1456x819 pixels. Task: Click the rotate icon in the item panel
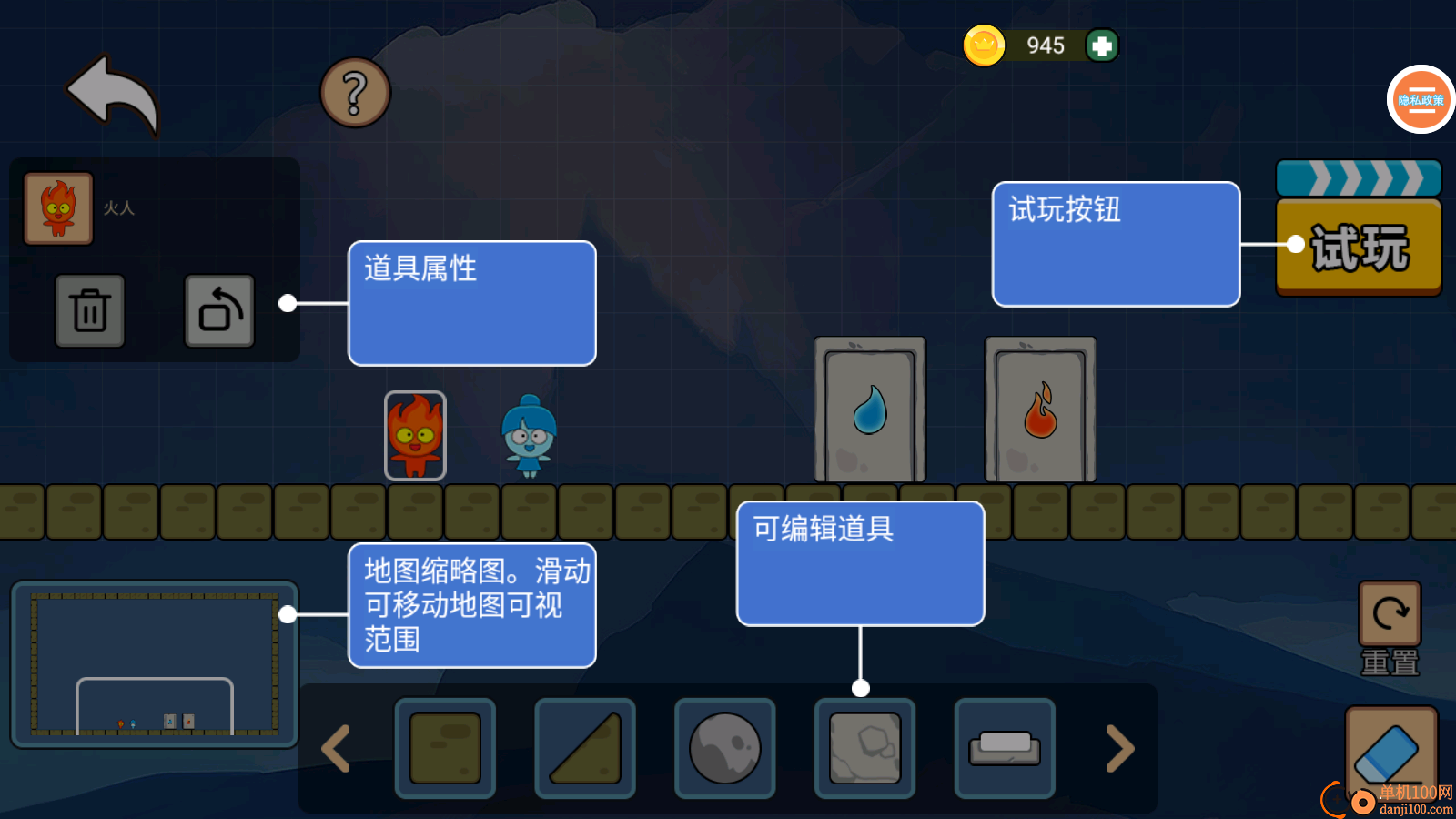pos(219,311)
